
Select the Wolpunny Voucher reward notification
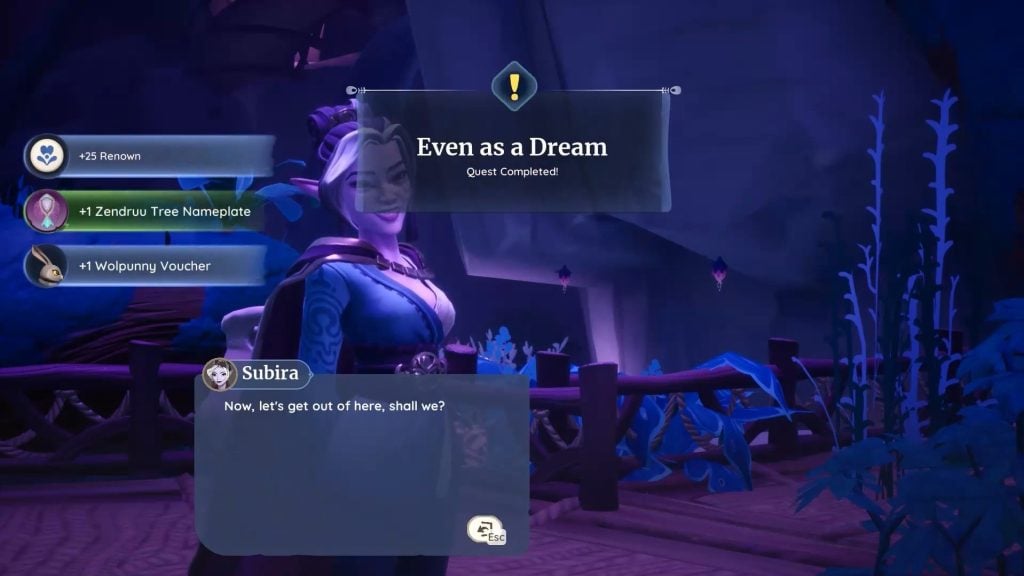146,266
